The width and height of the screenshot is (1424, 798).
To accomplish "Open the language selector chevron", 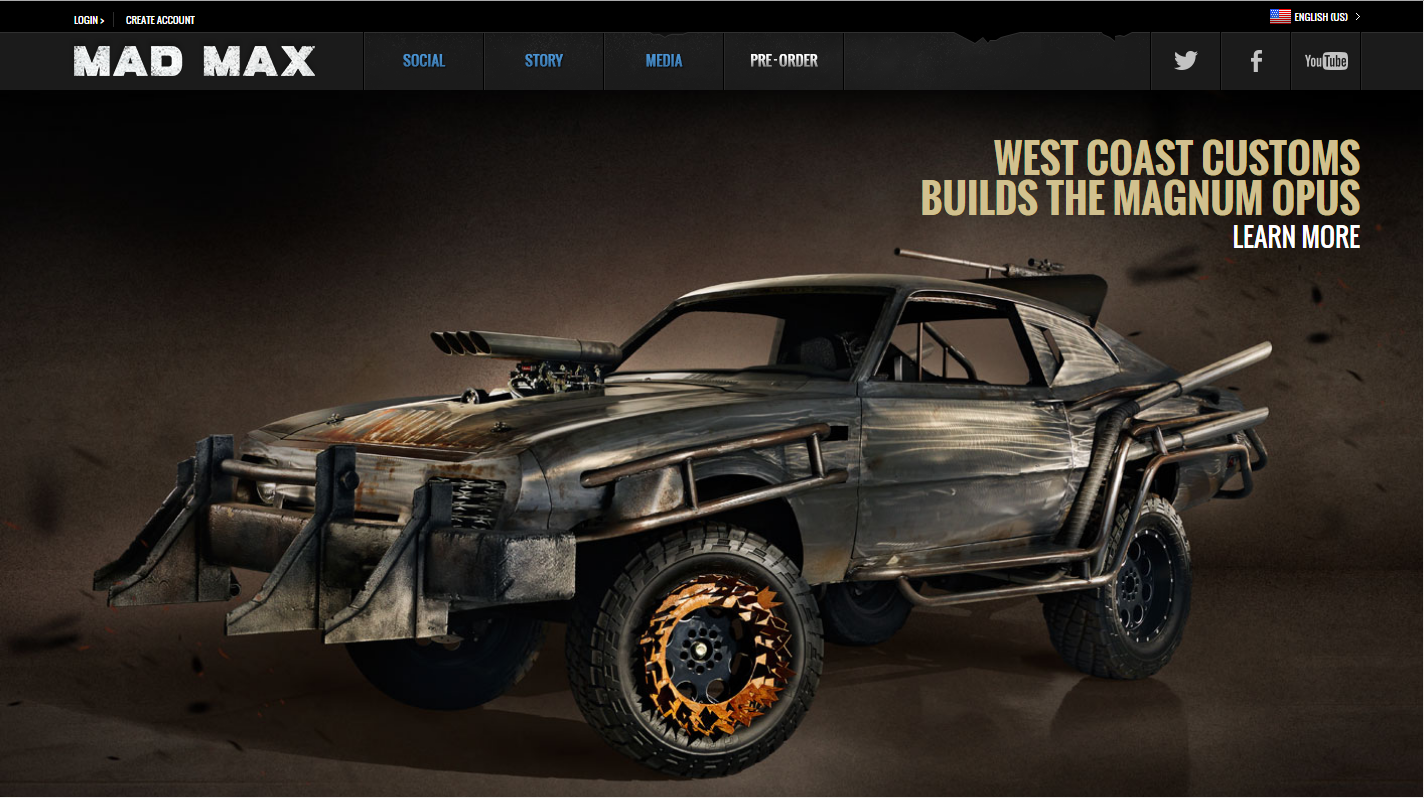I will 1357,16.
